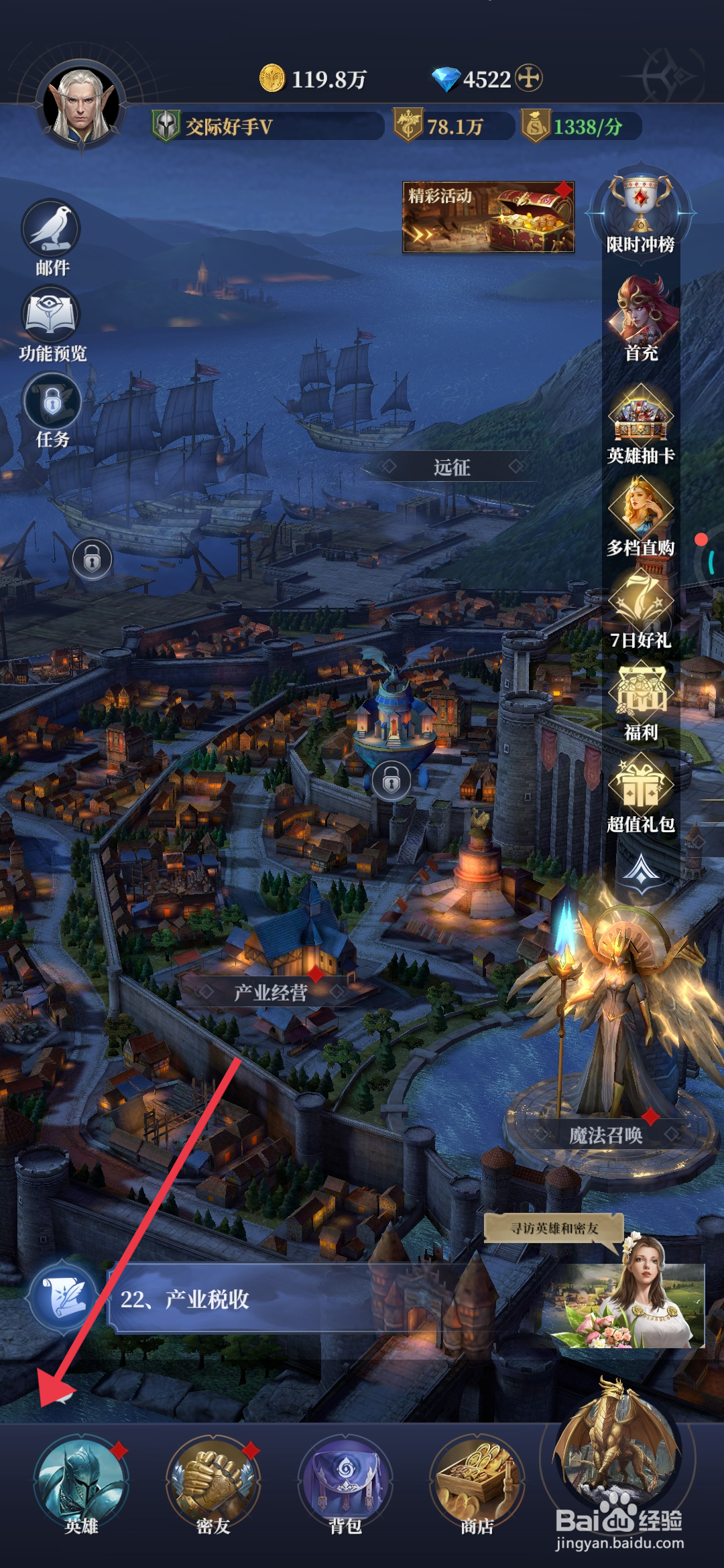Add diamonds with the plus button
This screenshot has width=724, height=1568.
click(529, 78)
